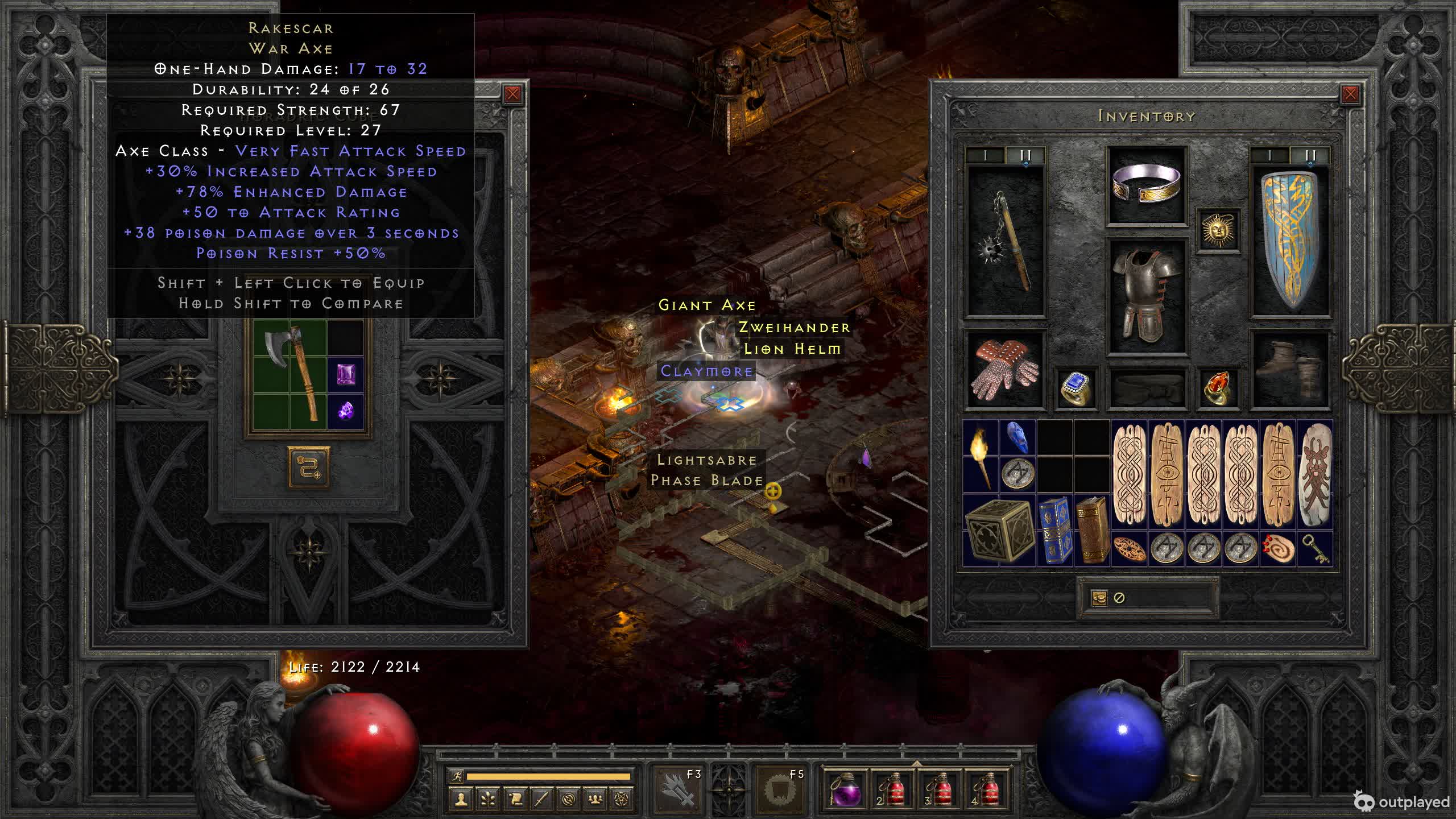Select the studded gloves slot
The width and height of the screenshot is (1456, 819).
pos(1006,370)
